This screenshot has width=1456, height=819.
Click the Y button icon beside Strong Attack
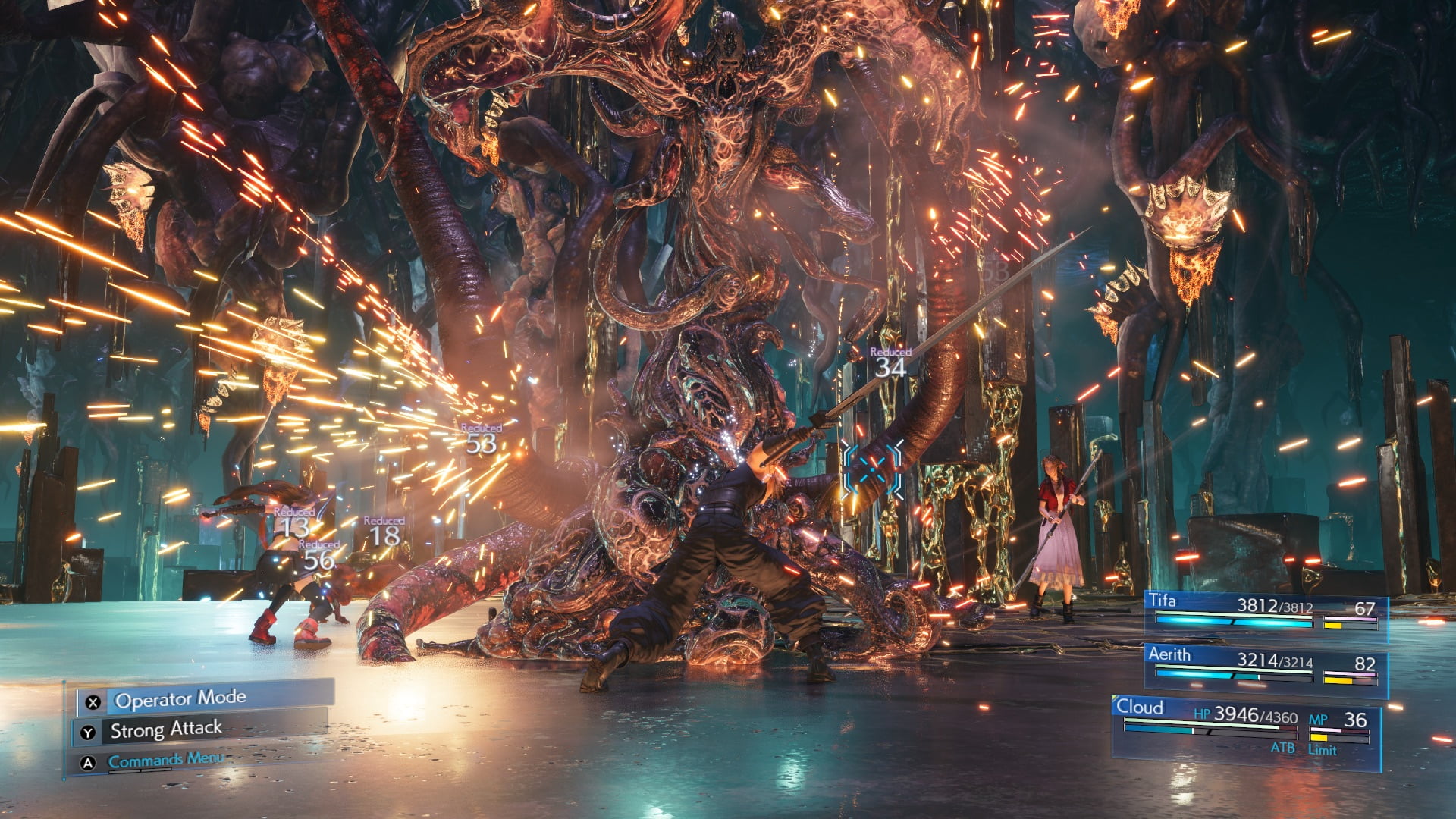click(x=87, y=732)
